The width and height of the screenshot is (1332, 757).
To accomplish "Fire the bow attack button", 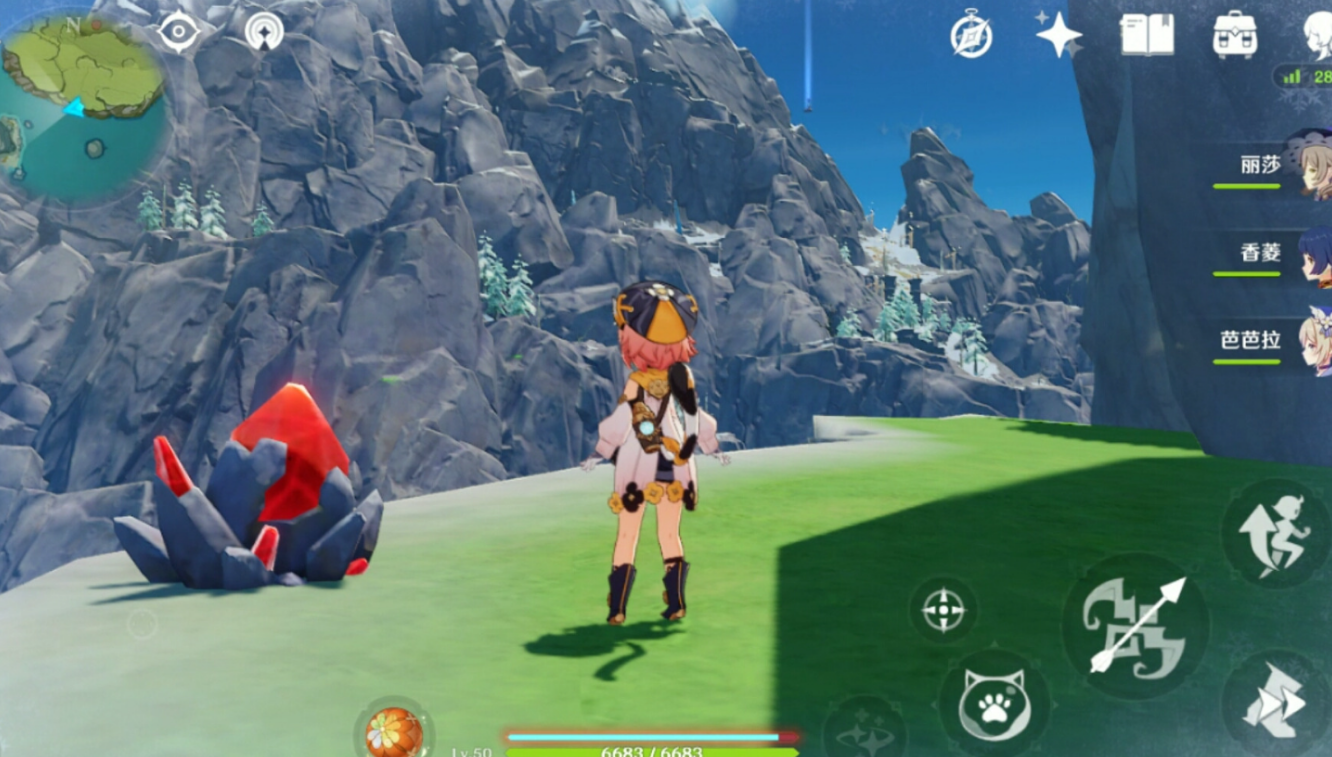I will (1136, 626).
